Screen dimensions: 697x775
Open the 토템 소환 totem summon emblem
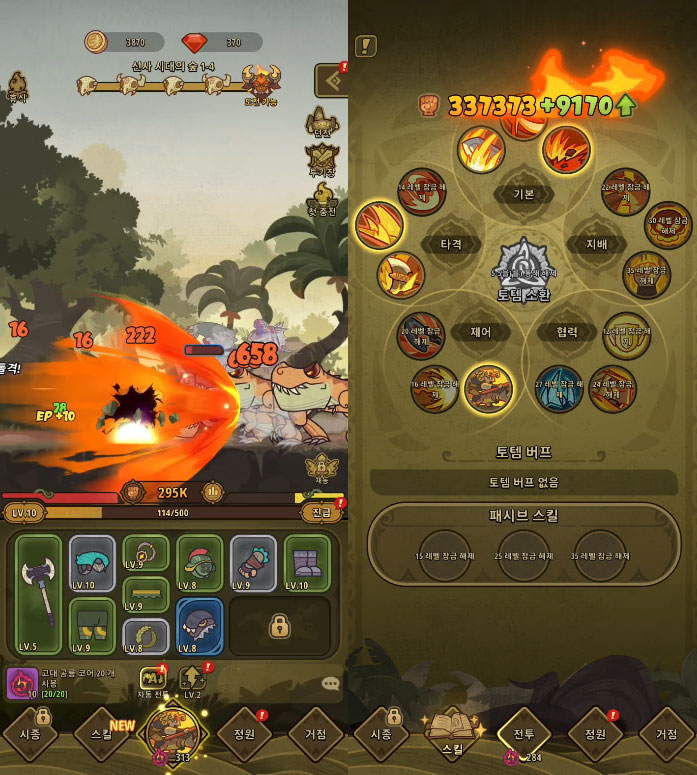522,269
